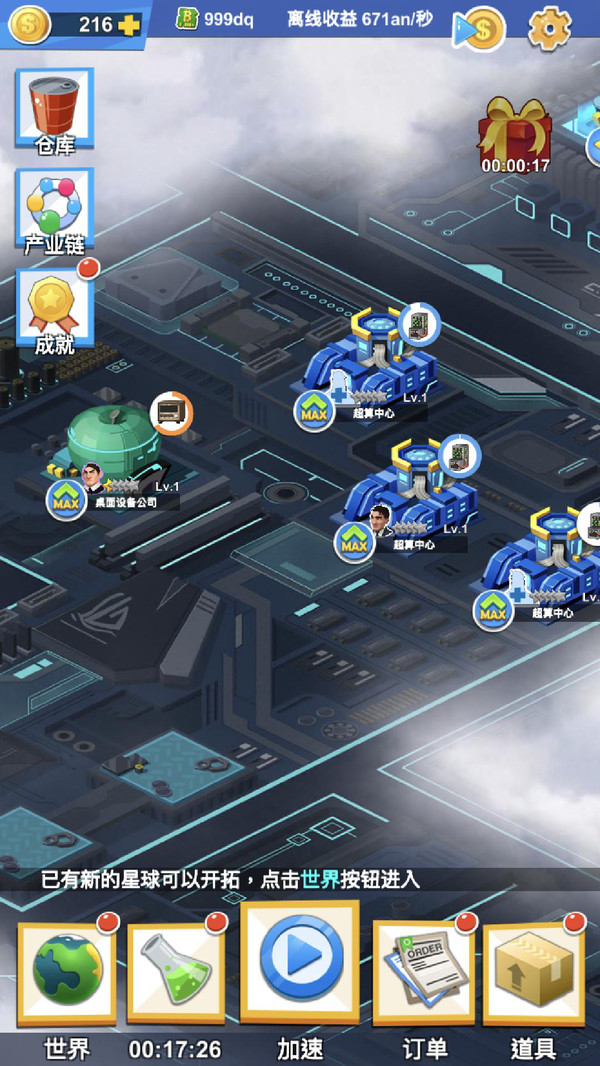Tap the coin video reward button
Screen dimensions: 600x1066
point(480,28)
